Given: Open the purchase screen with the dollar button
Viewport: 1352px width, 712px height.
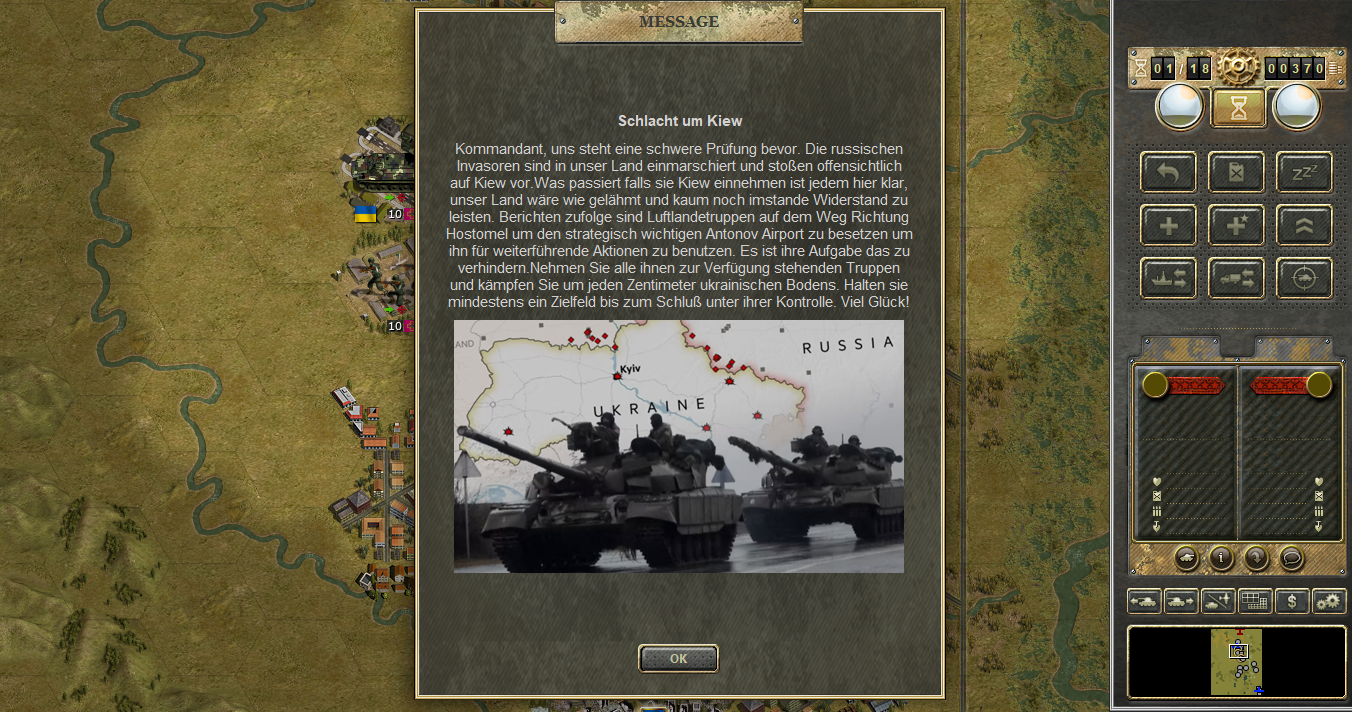Looking at the screenshot, I should (x=1292, y=601).
